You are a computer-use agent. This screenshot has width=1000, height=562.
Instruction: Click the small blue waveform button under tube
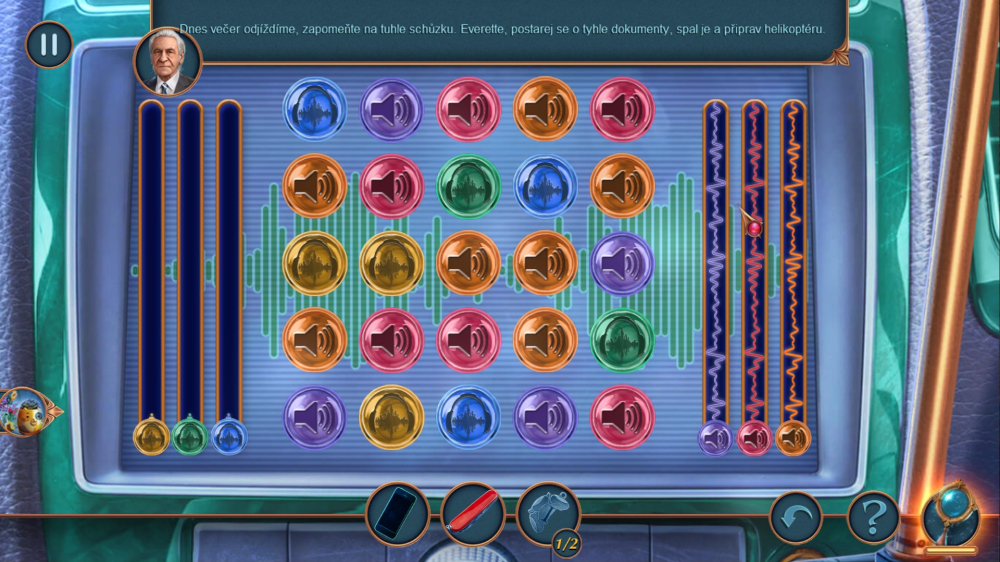coord(229,437)
